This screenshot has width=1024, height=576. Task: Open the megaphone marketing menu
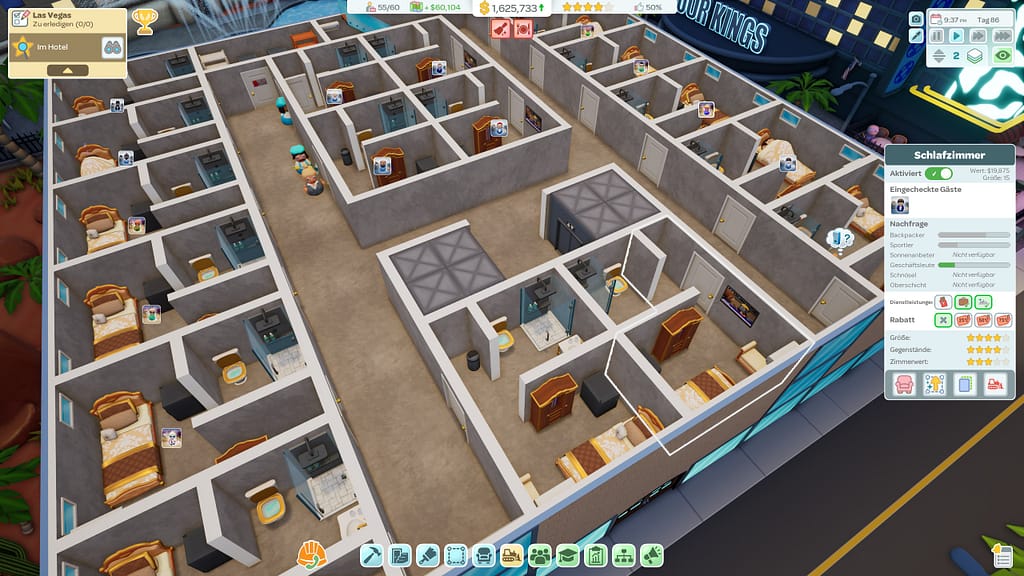pos(652,555)
